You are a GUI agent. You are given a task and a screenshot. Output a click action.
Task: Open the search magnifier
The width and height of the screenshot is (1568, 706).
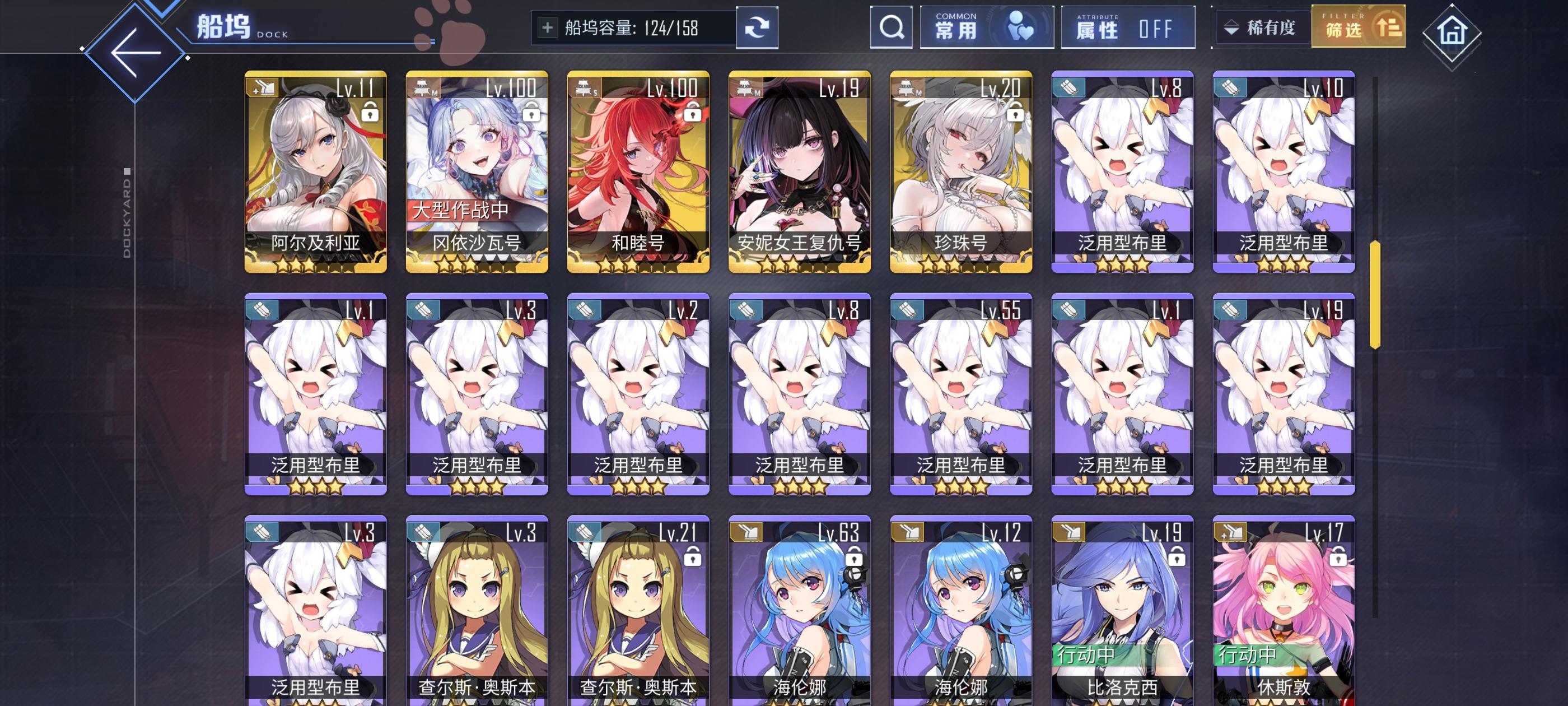[891, 28]
